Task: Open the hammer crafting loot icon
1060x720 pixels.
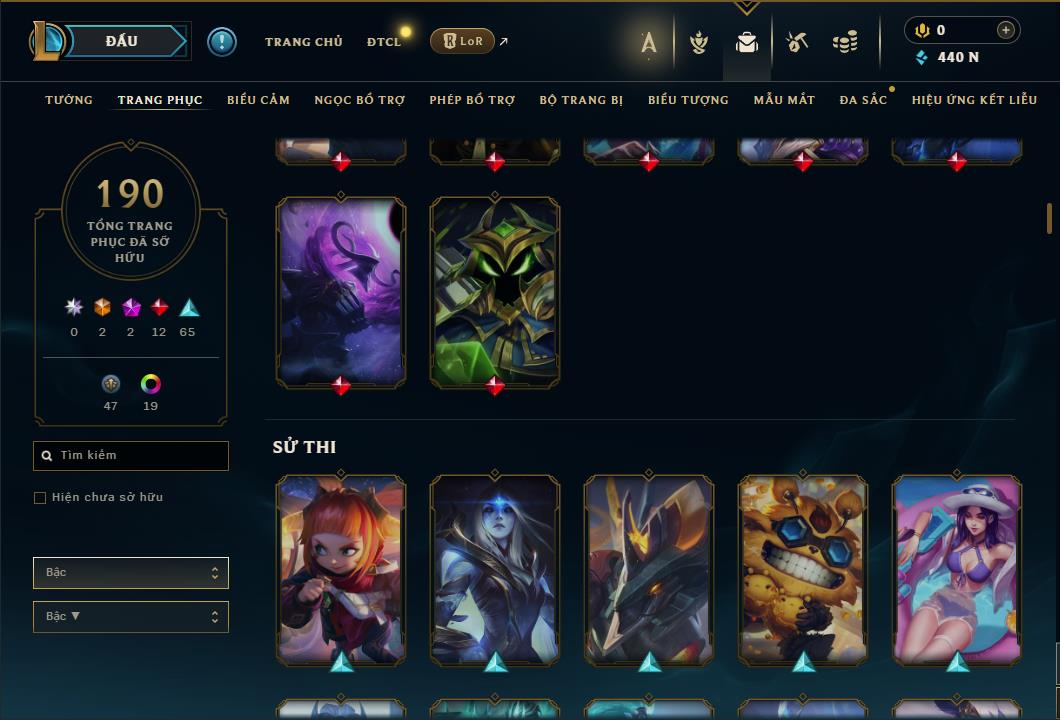Action: [x=796, y=42]
